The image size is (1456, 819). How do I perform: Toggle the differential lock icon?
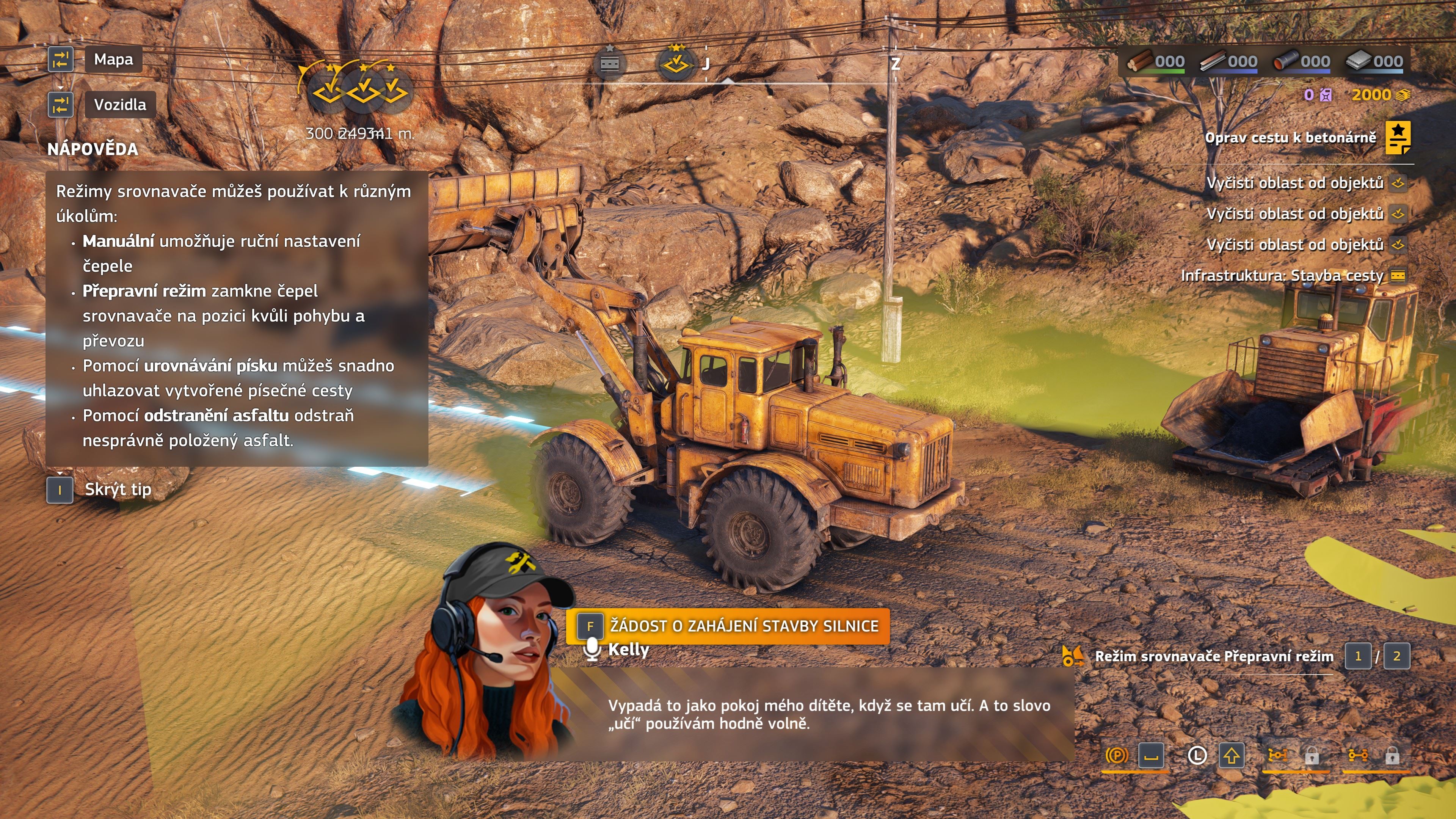tap(1358, 756)
